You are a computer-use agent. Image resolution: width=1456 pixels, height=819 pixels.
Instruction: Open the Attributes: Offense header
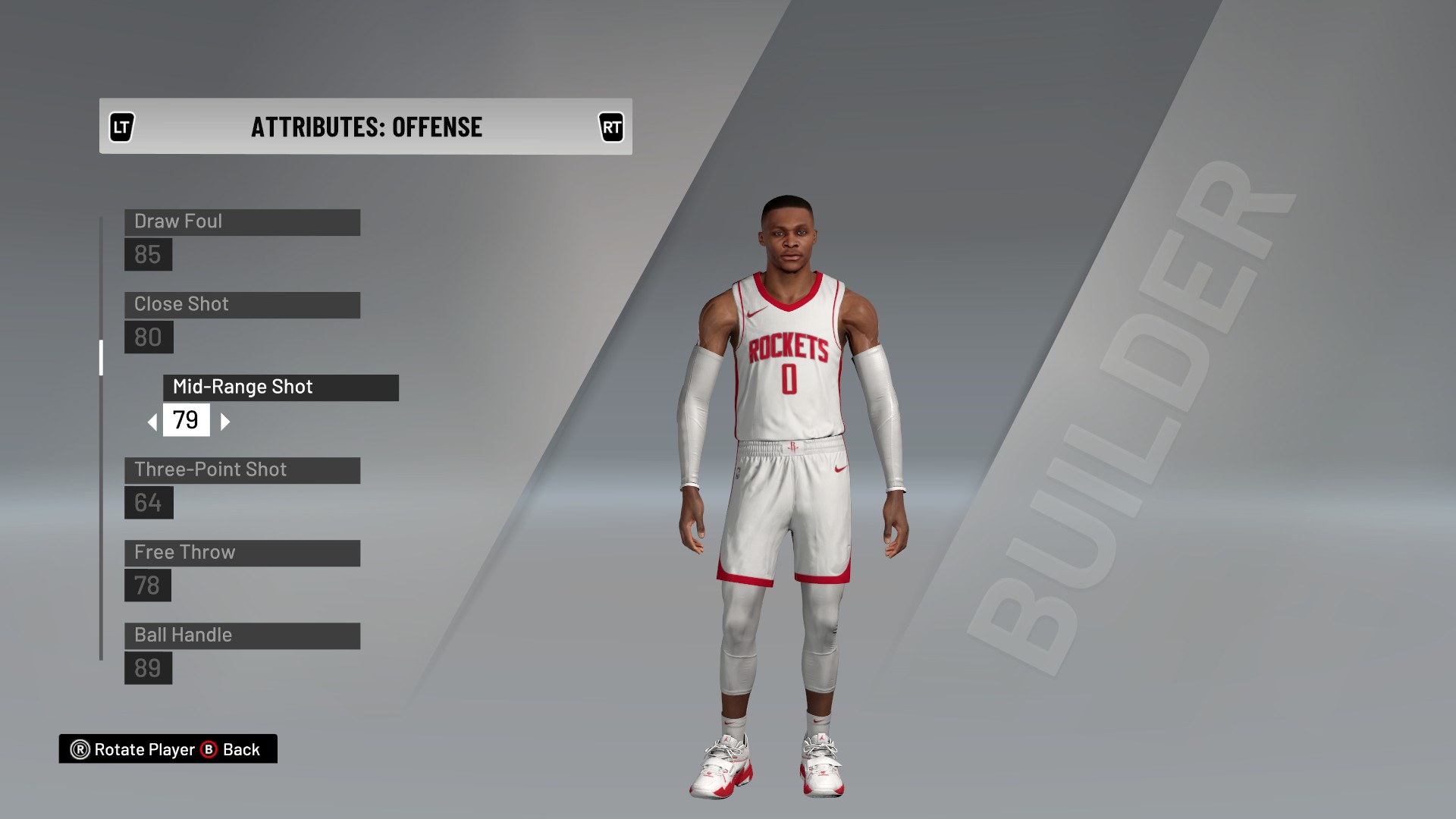click(x=366, y=127)
